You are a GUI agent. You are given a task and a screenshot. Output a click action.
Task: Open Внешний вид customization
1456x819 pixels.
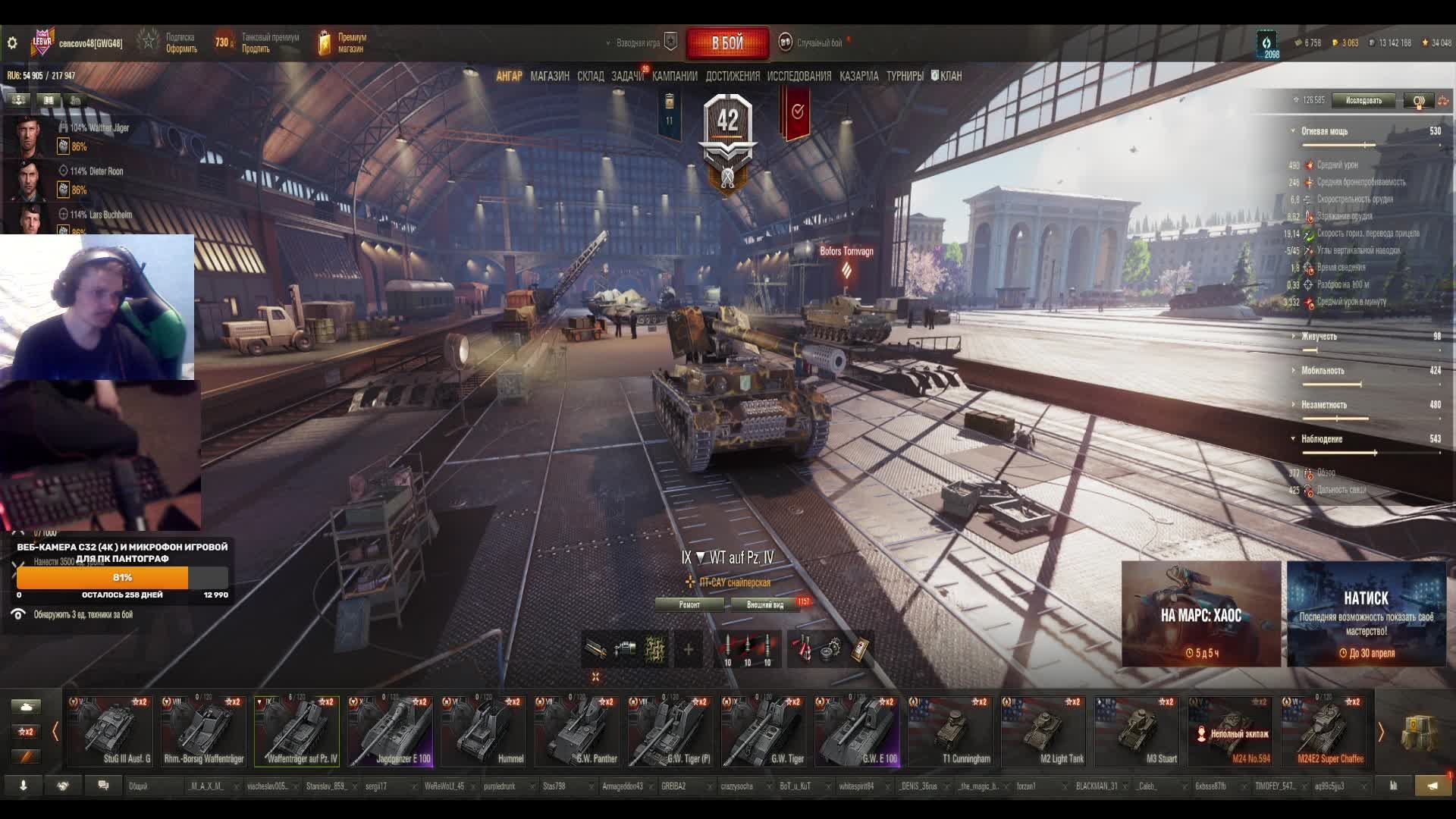pyautogui.click(x=765, y=604)
